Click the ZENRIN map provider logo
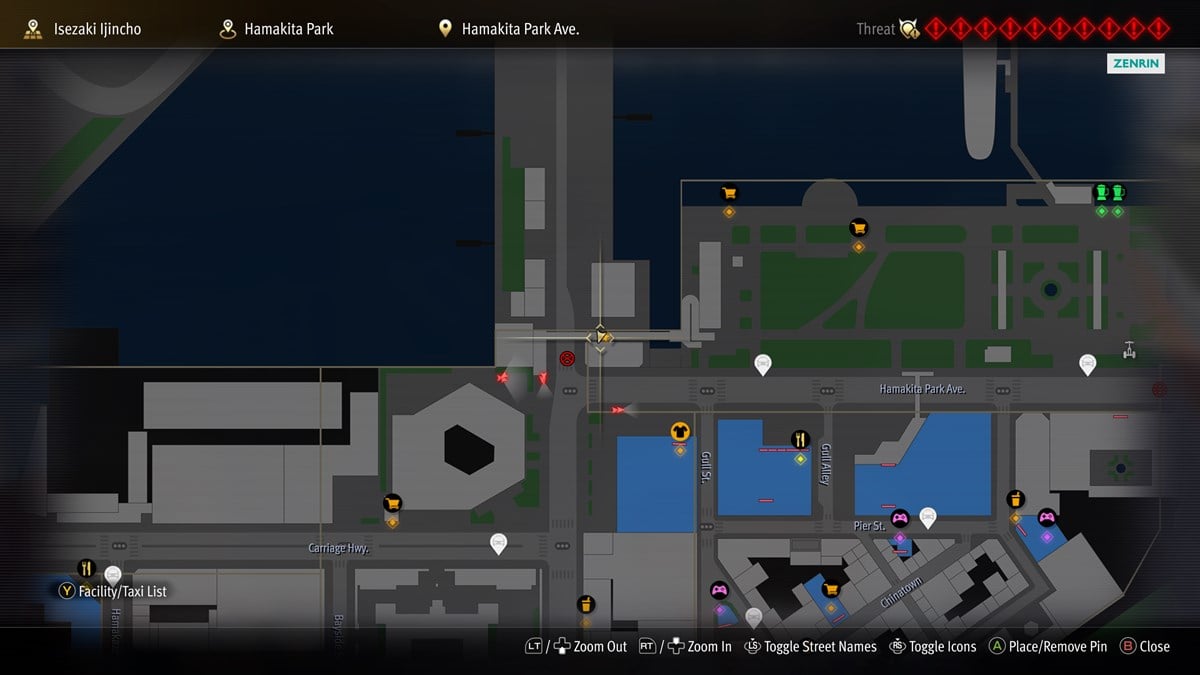The width and height of the screenshot is (1200, 675). [1136, 64]
